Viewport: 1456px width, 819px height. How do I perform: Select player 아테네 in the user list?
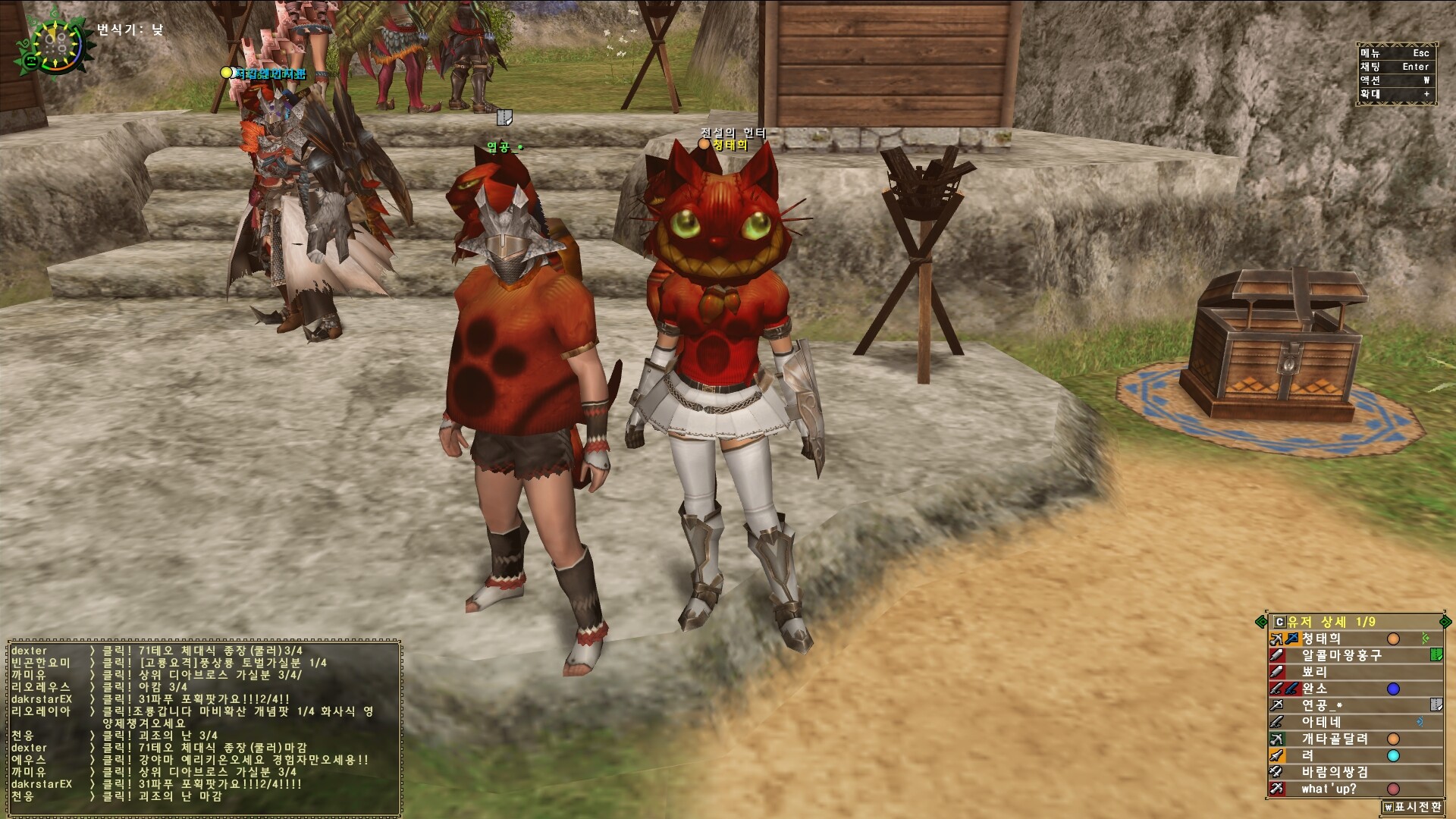(1321, 722)
